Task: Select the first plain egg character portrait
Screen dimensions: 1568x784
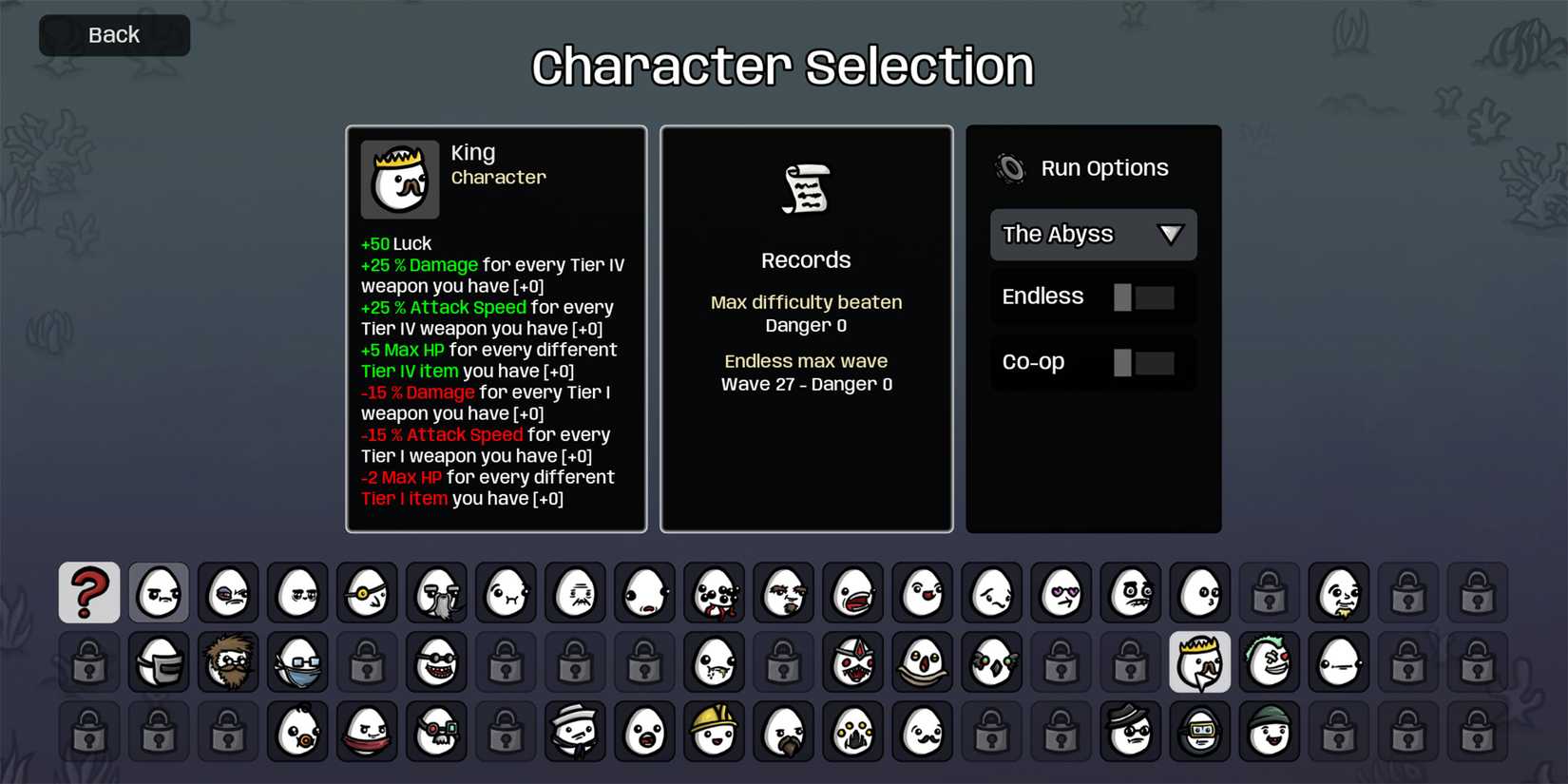Action: pyautogui.click(x=158, y=591)
